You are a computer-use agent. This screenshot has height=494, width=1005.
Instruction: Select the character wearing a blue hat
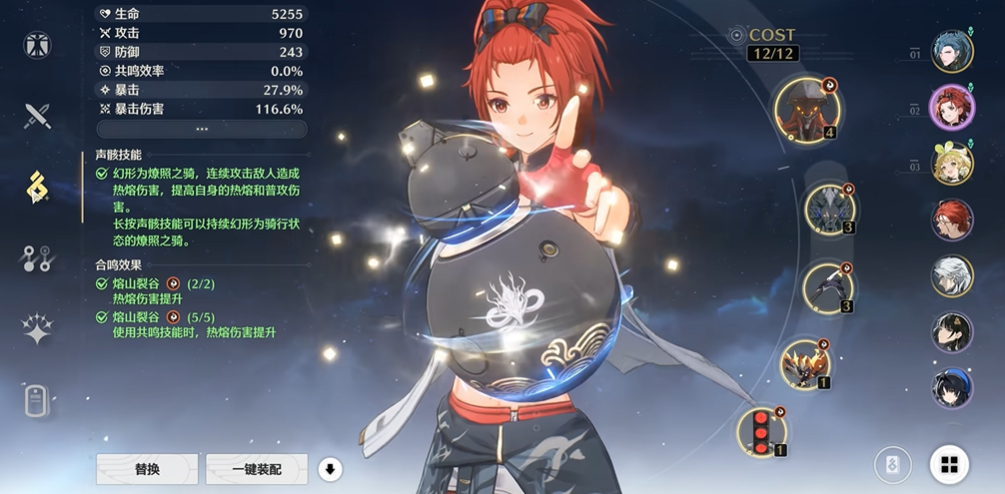(x=952, y=388)
